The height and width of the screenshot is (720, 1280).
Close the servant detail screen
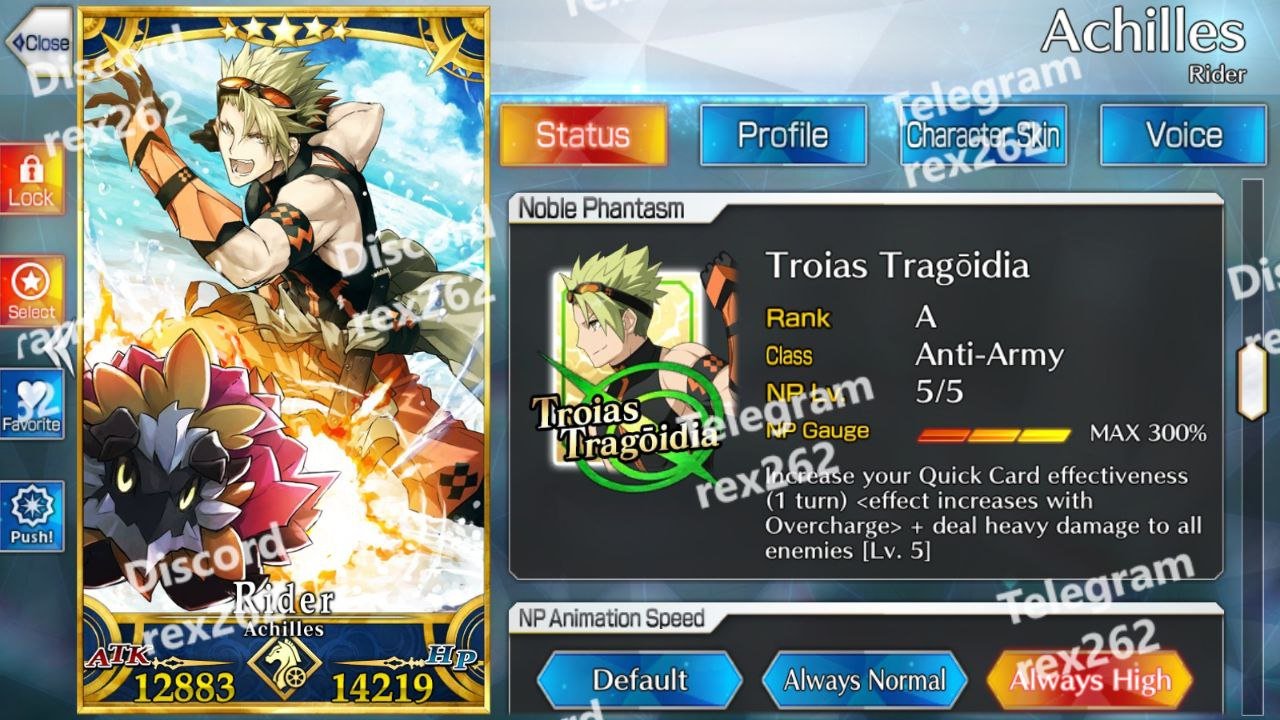[38, 42]
